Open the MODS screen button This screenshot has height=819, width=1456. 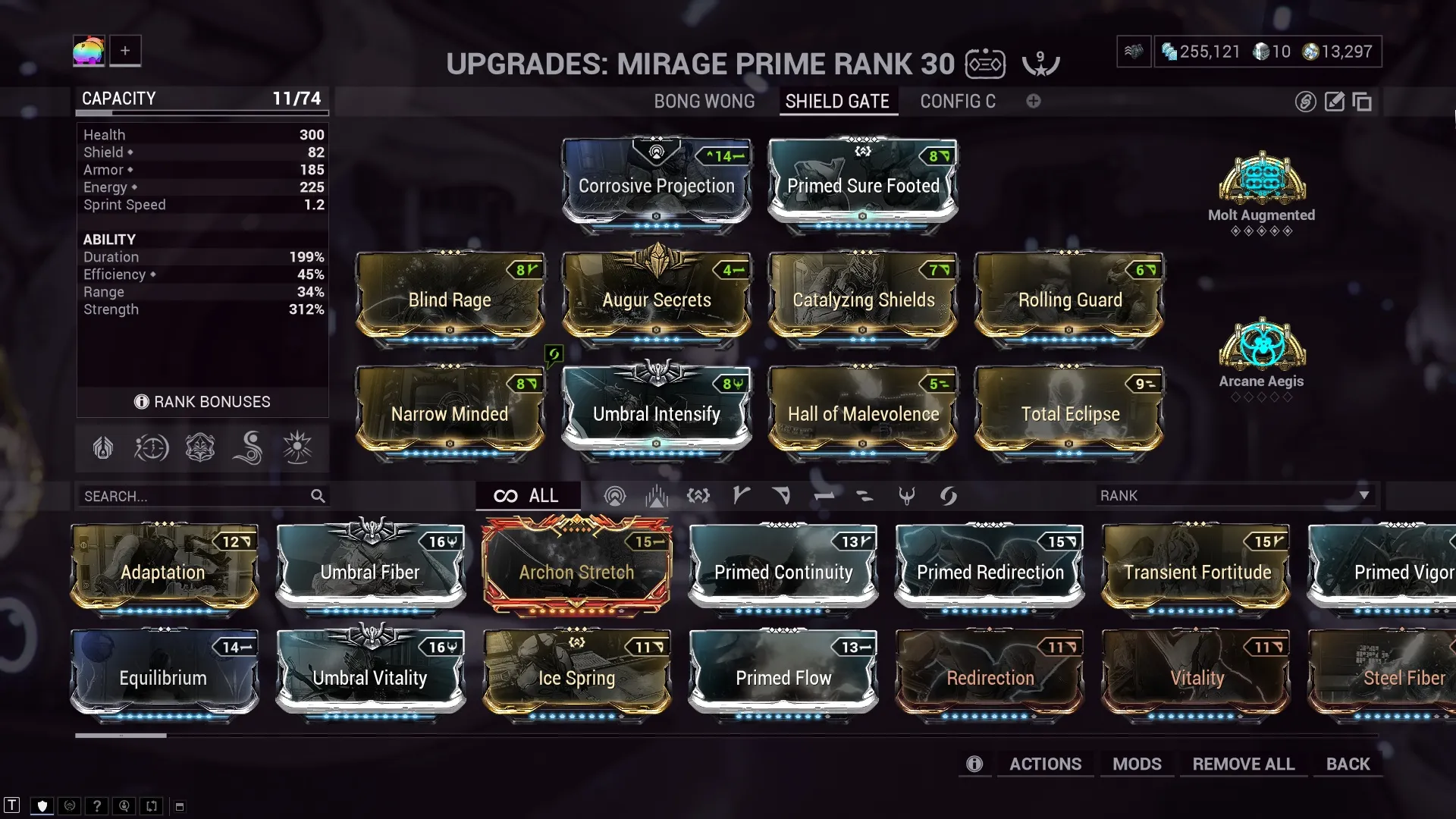pyautogui.click(x=1137, y=764)
